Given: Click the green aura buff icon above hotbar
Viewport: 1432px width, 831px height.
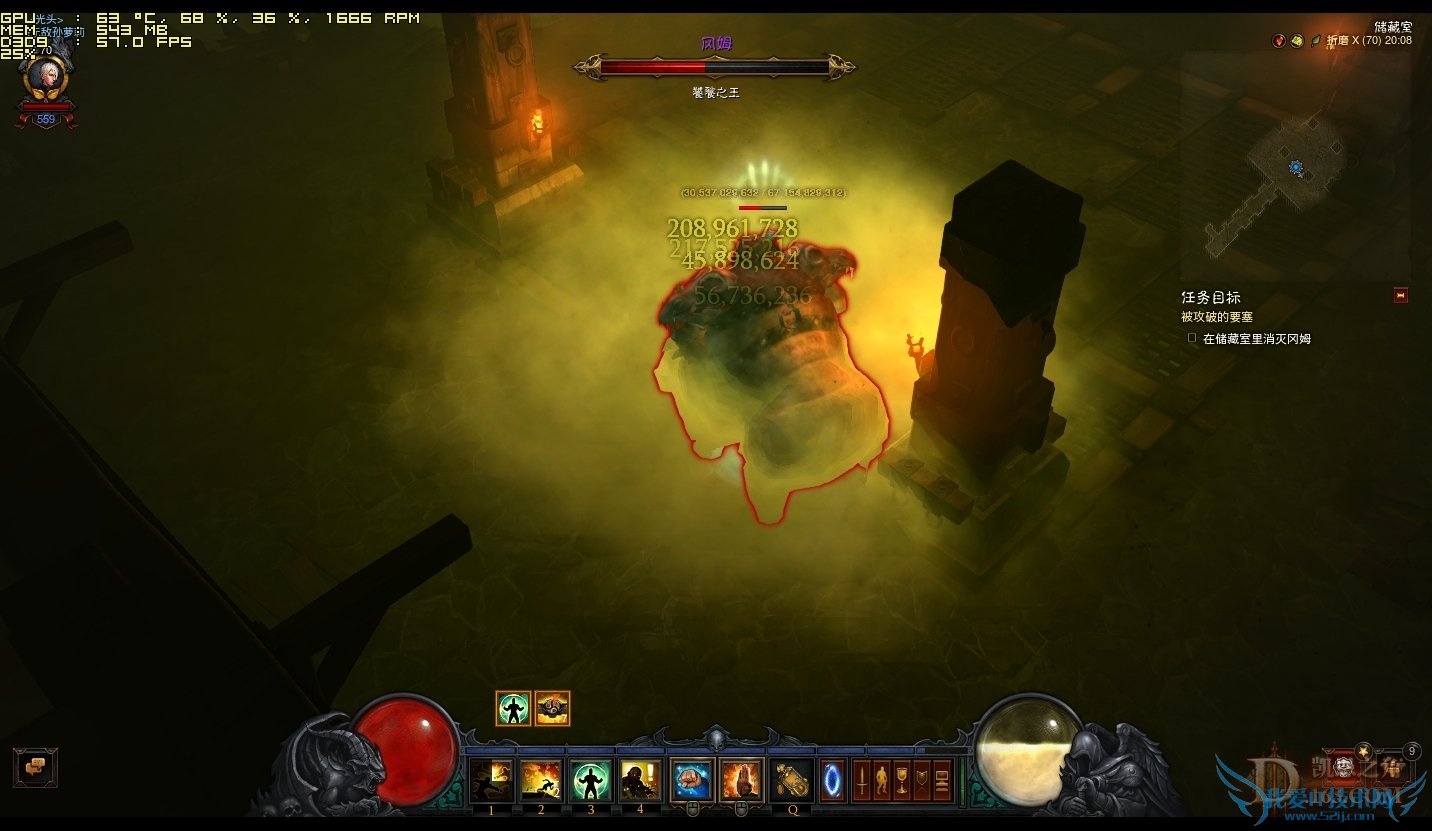Looking at the screenshot, I should point(513,708).
